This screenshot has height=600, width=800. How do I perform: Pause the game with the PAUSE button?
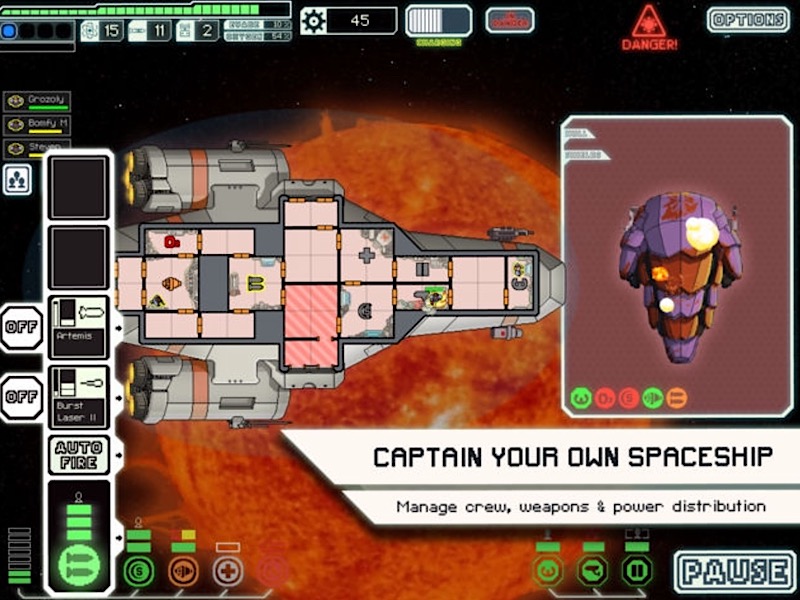pos(733,571)
